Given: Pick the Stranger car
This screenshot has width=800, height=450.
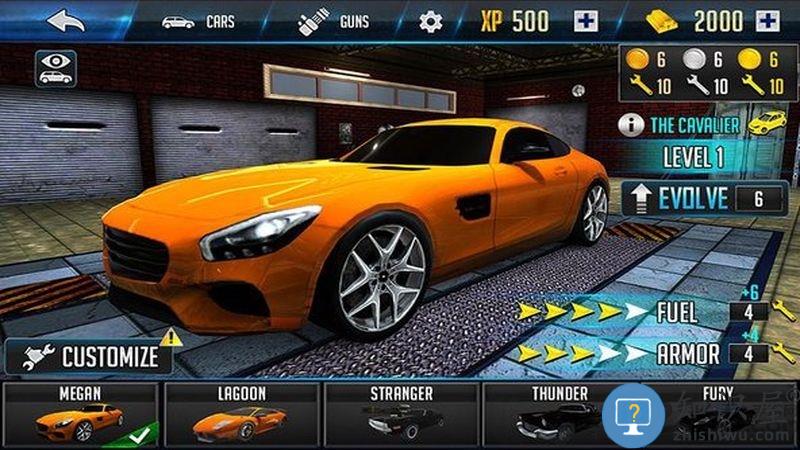Looking at the screenshot, I should pos(400,414).
